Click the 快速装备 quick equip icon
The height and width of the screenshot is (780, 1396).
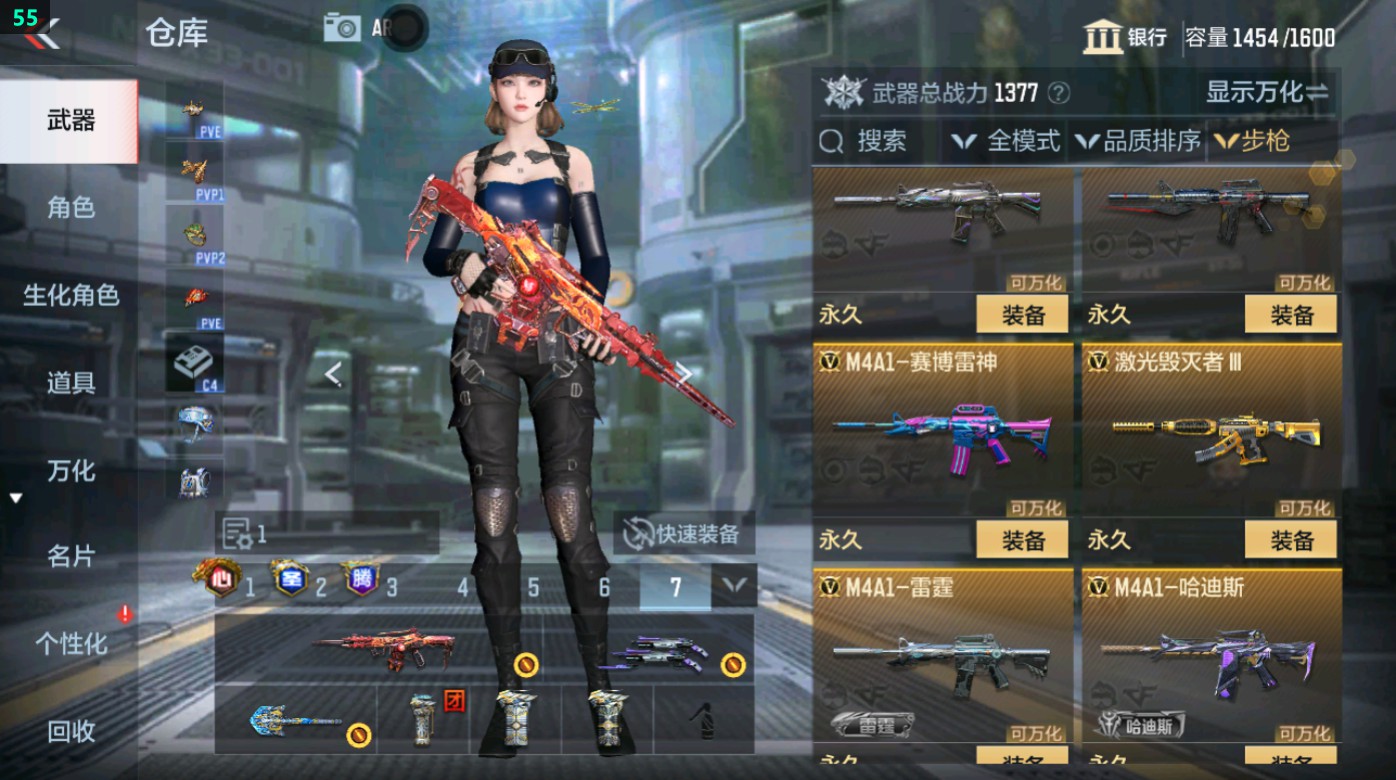click(637, 533)
